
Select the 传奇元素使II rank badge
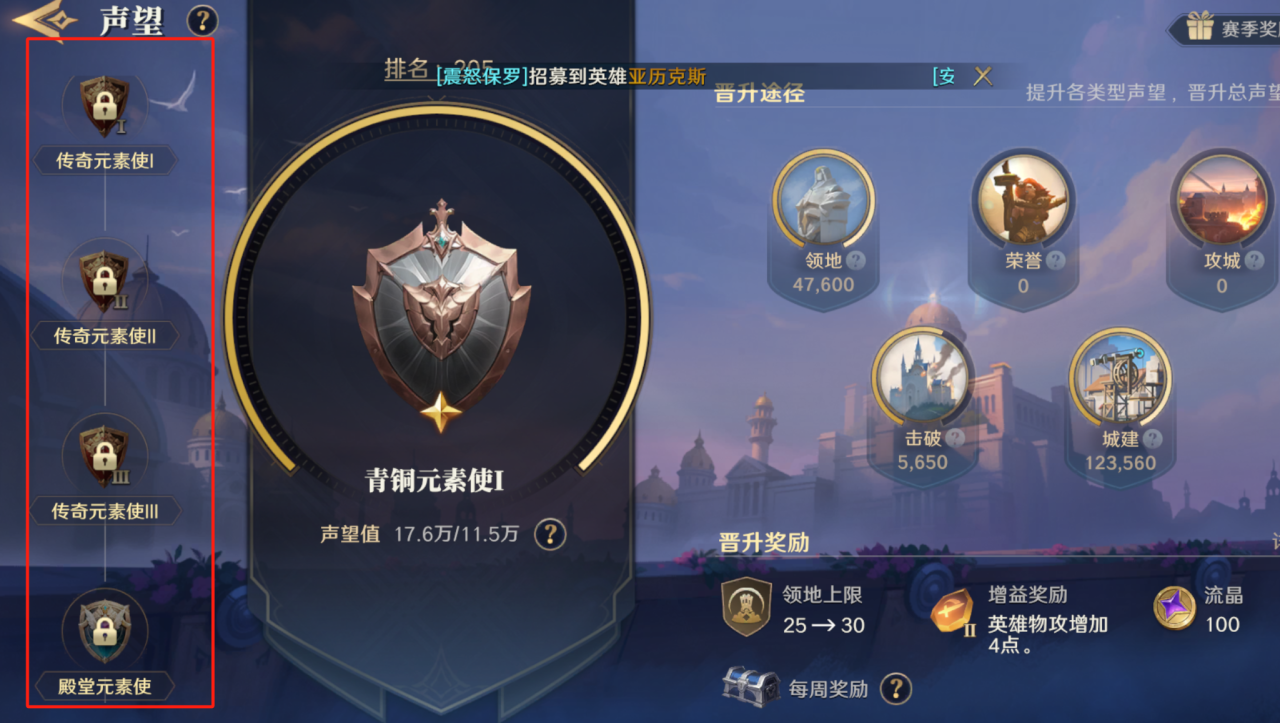pyautogui.click(x=104, y=280)
